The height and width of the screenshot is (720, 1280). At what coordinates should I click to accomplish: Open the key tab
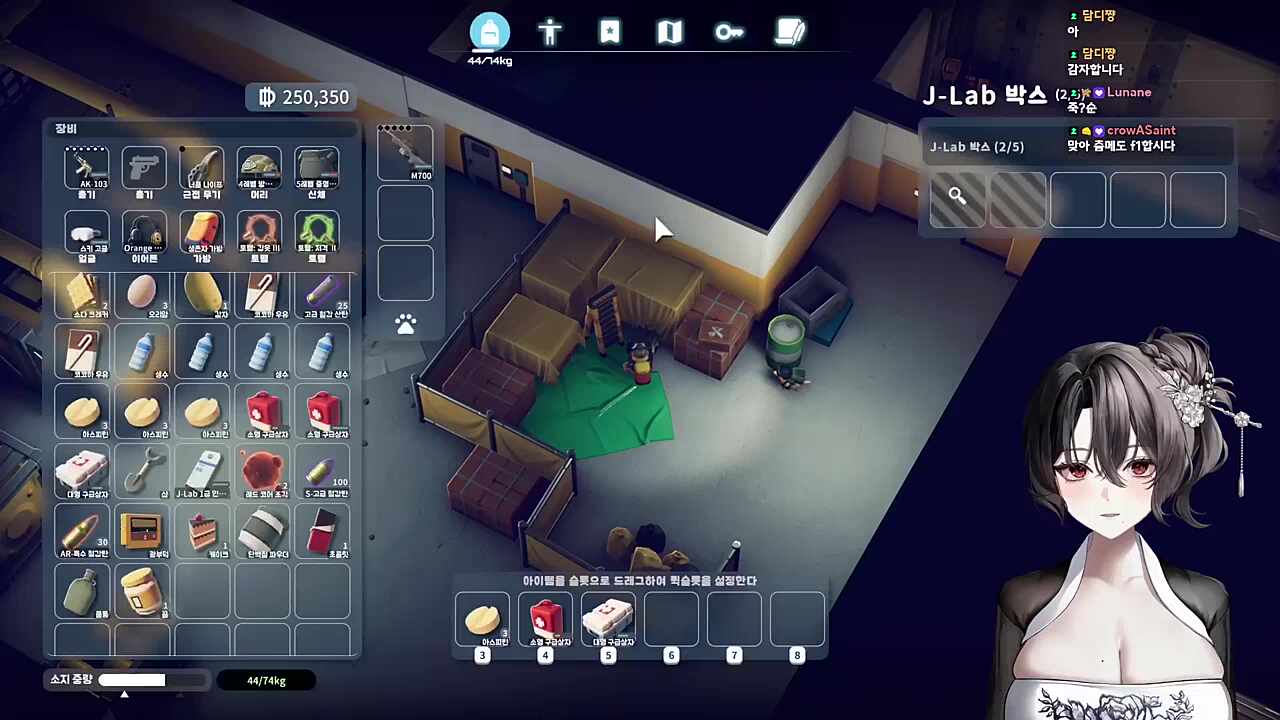[x=729, y=33]
